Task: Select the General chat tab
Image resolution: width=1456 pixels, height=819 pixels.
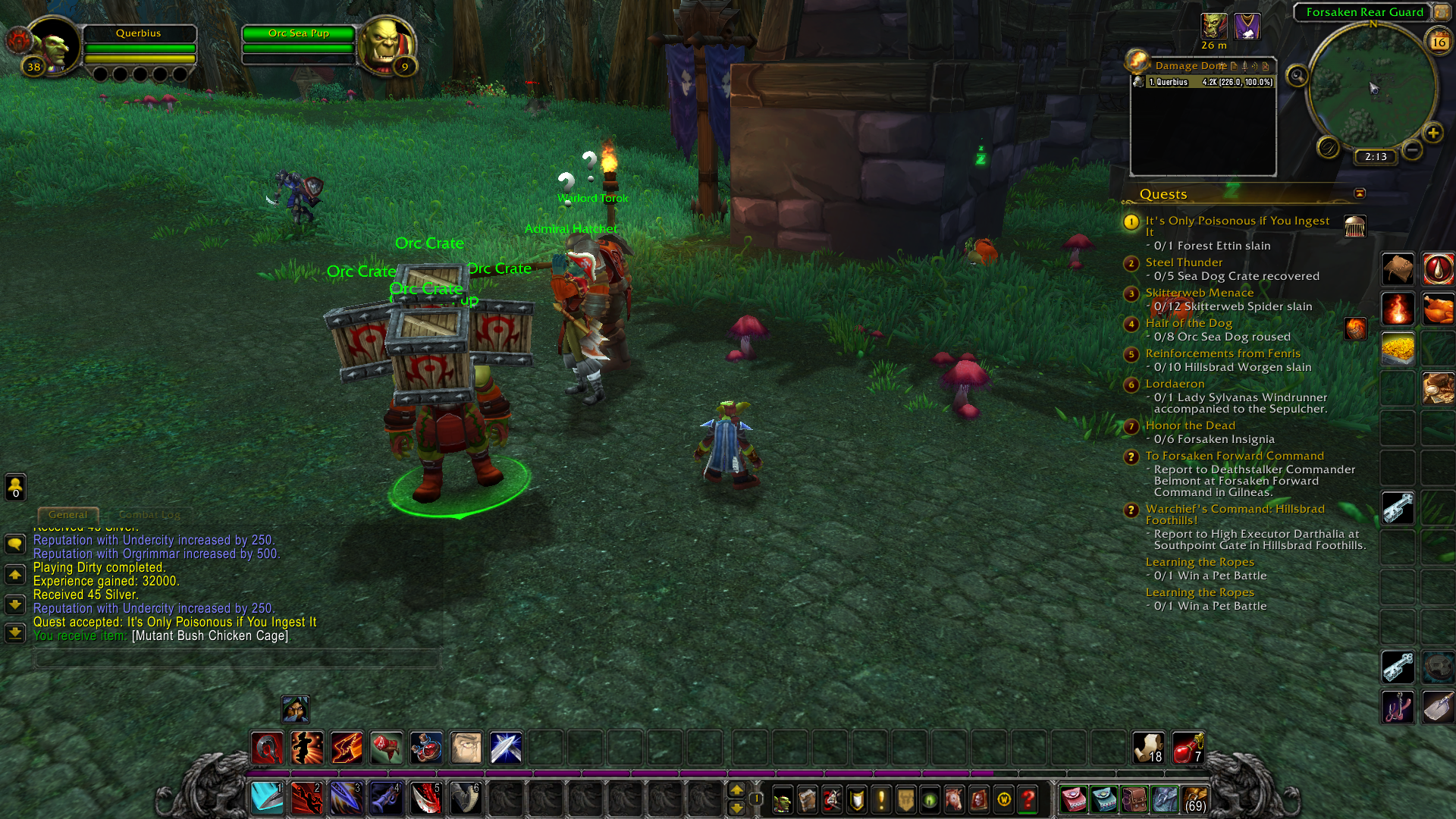Action: tap(67, 515)
